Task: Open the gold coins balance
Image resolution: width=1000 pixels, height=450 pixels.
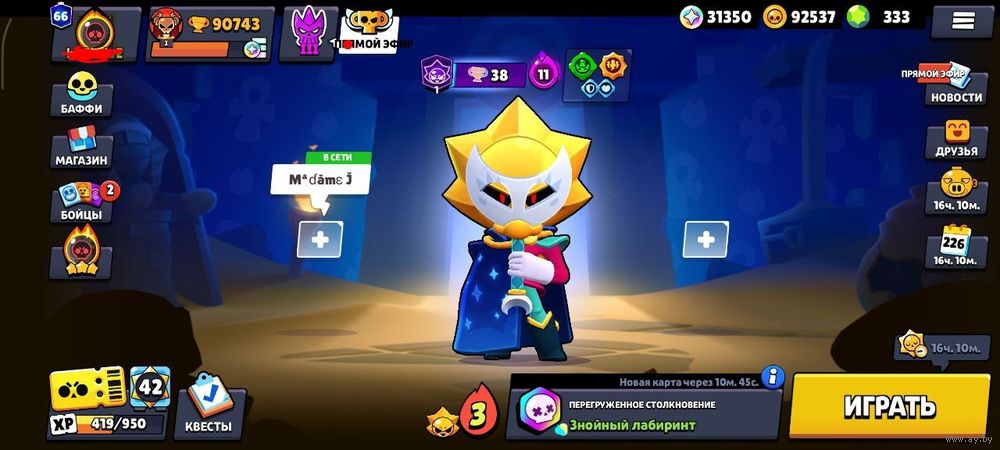Action: click(x=799, y=16)
